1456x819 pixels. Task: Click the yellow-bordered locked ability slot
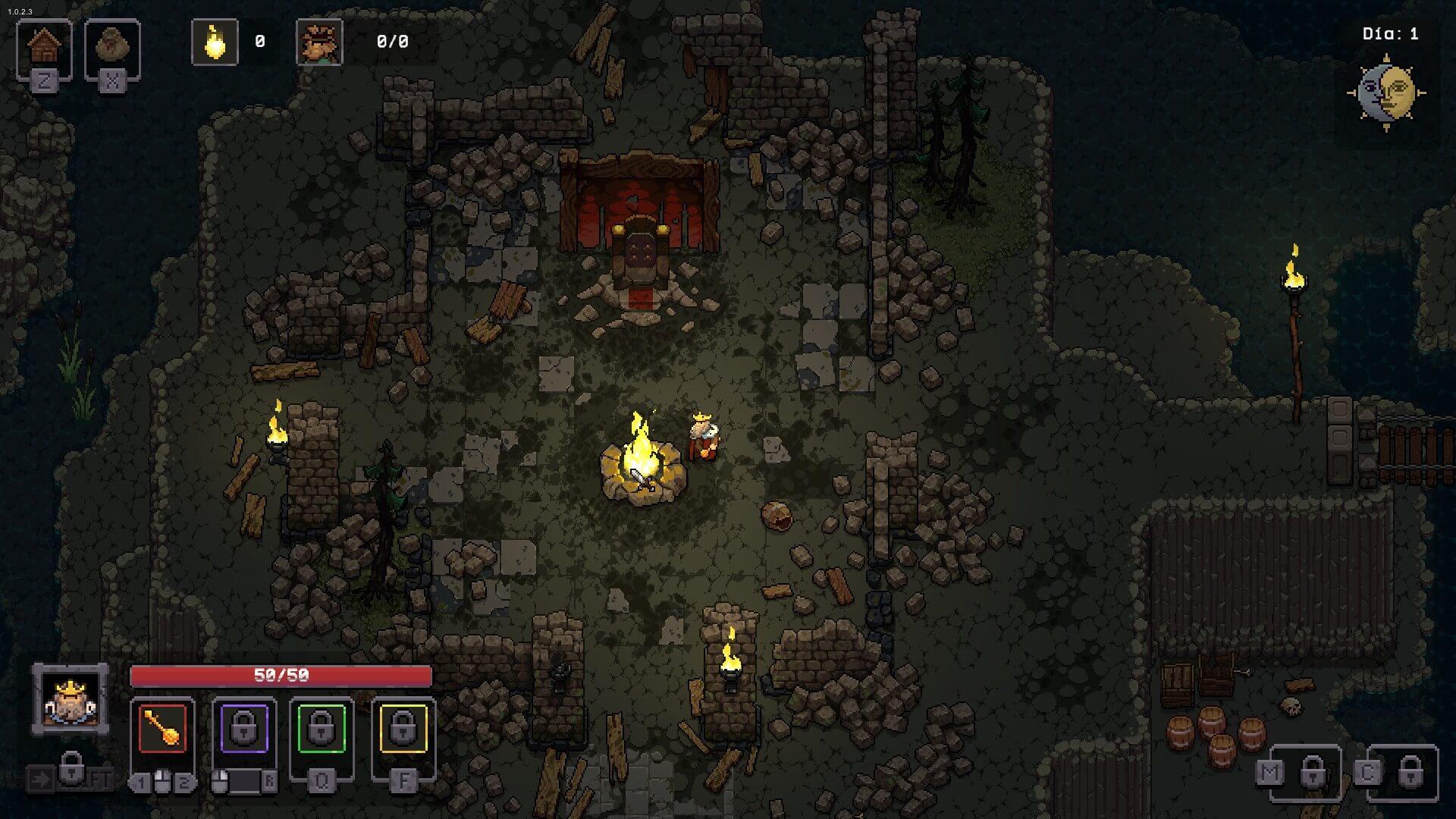[403, 729]
